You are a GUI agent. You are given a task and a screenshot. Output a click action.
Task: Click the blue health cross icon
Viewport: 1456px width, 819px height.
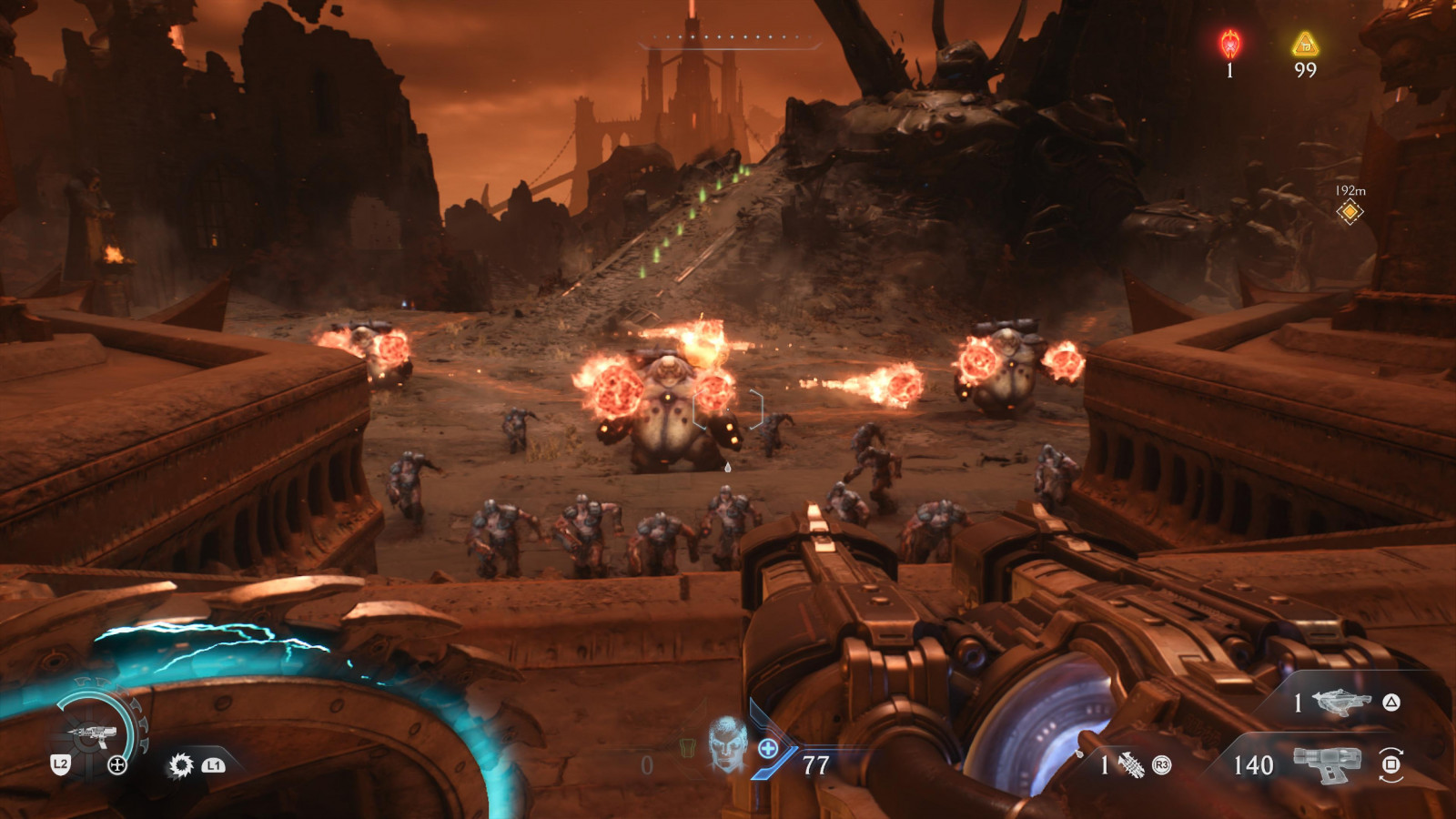click(x=768, y=749)
